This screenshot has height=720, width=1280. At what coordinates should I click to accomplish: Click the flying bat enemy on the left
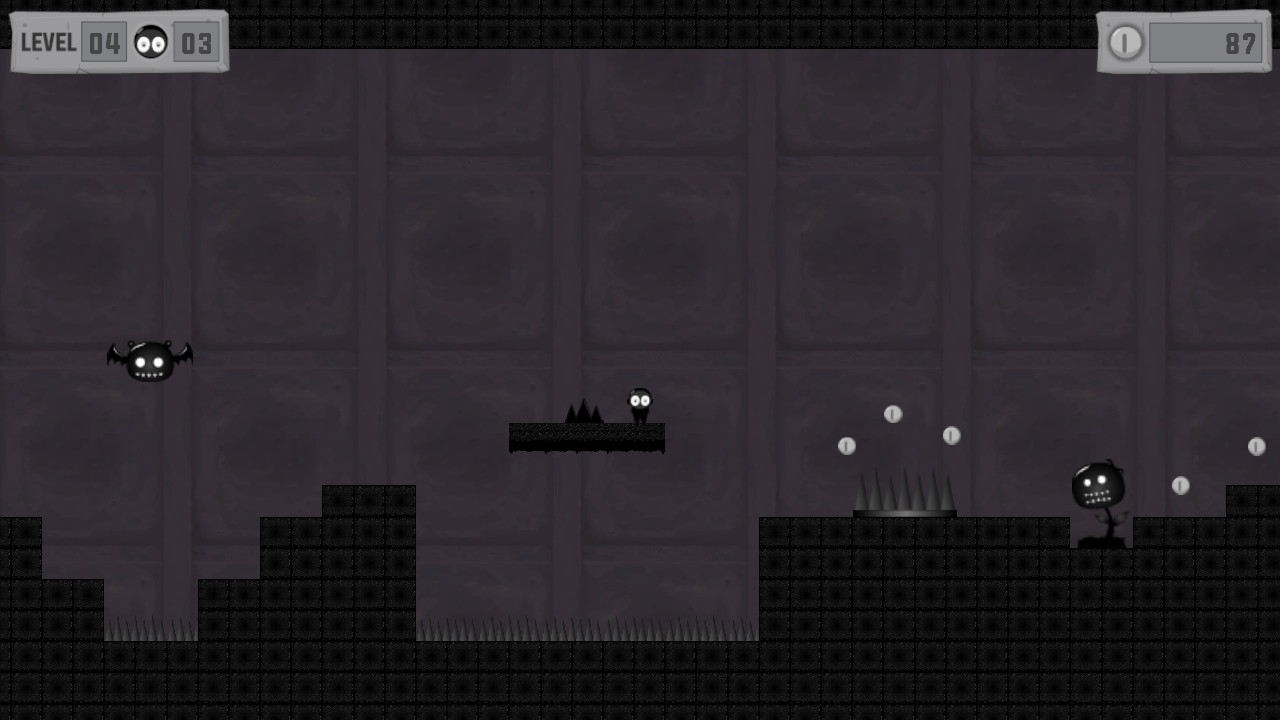[148, 360]
